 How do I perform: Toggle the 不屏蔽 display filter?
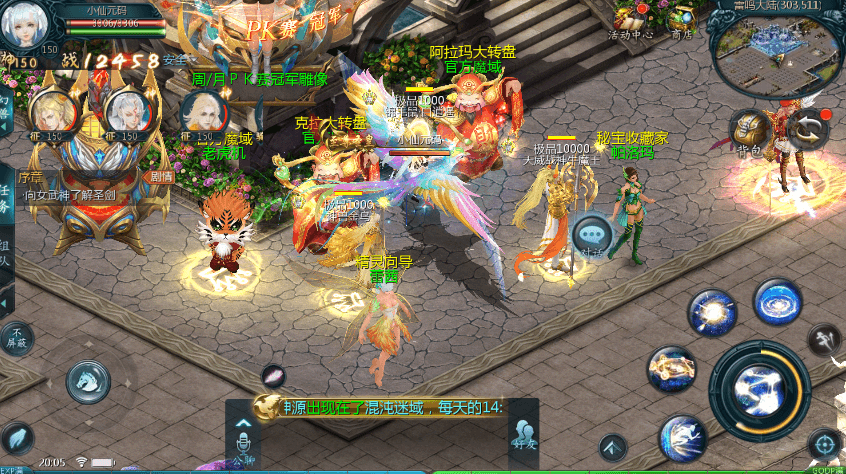17,336
